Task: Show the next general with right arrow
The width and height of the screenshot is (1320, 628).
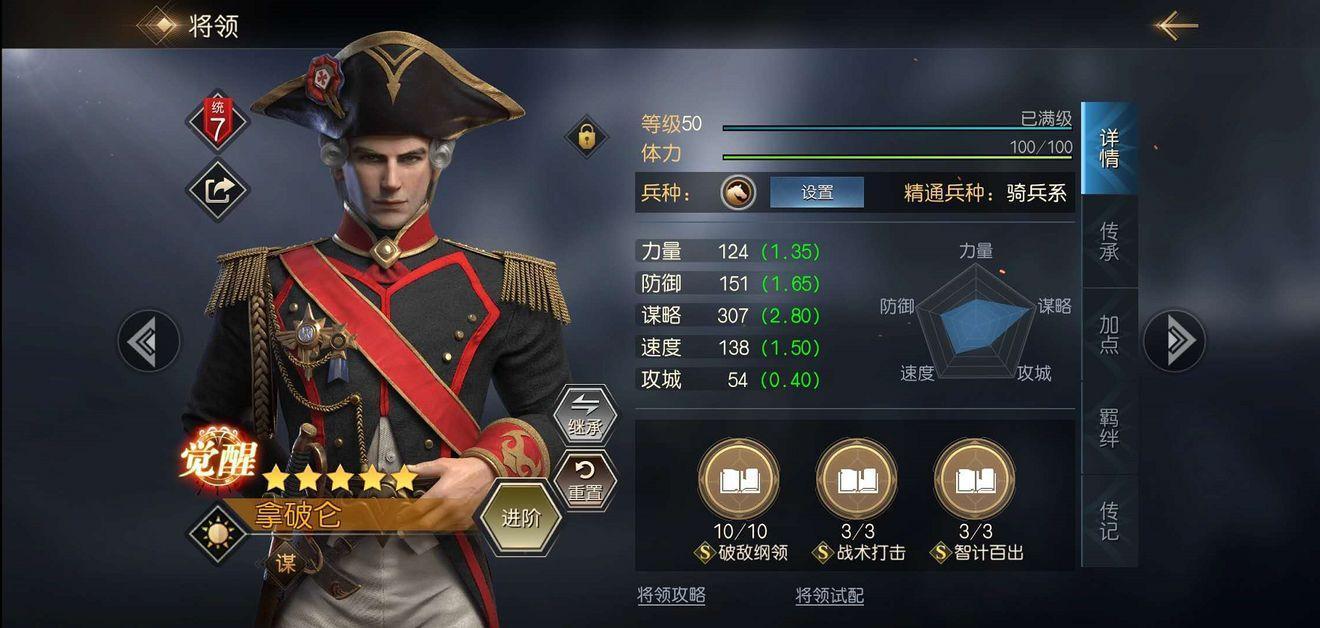Action: tap(1174, 341)
